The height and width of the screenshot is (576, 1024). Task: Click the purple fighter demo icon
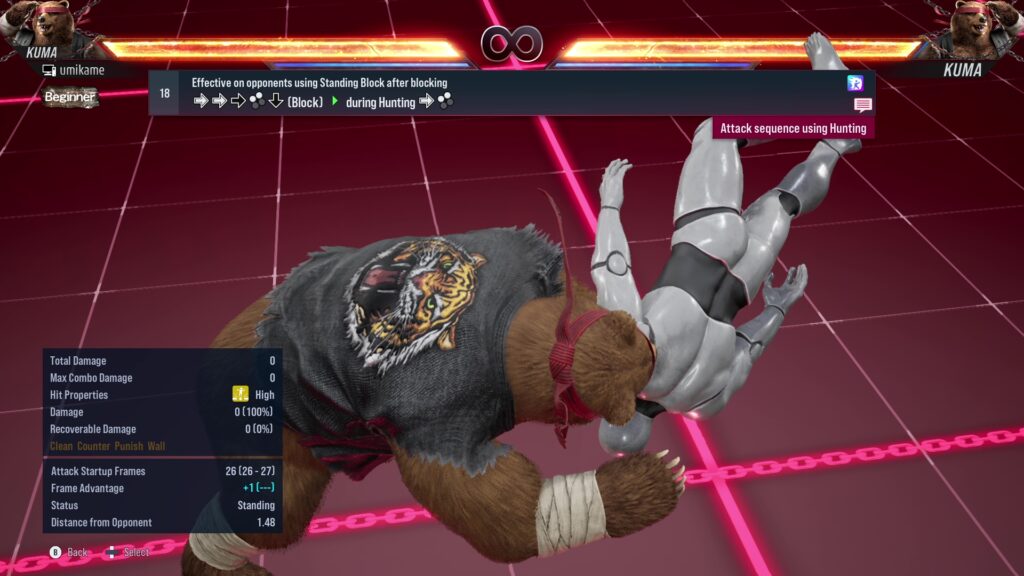point(855,83)
